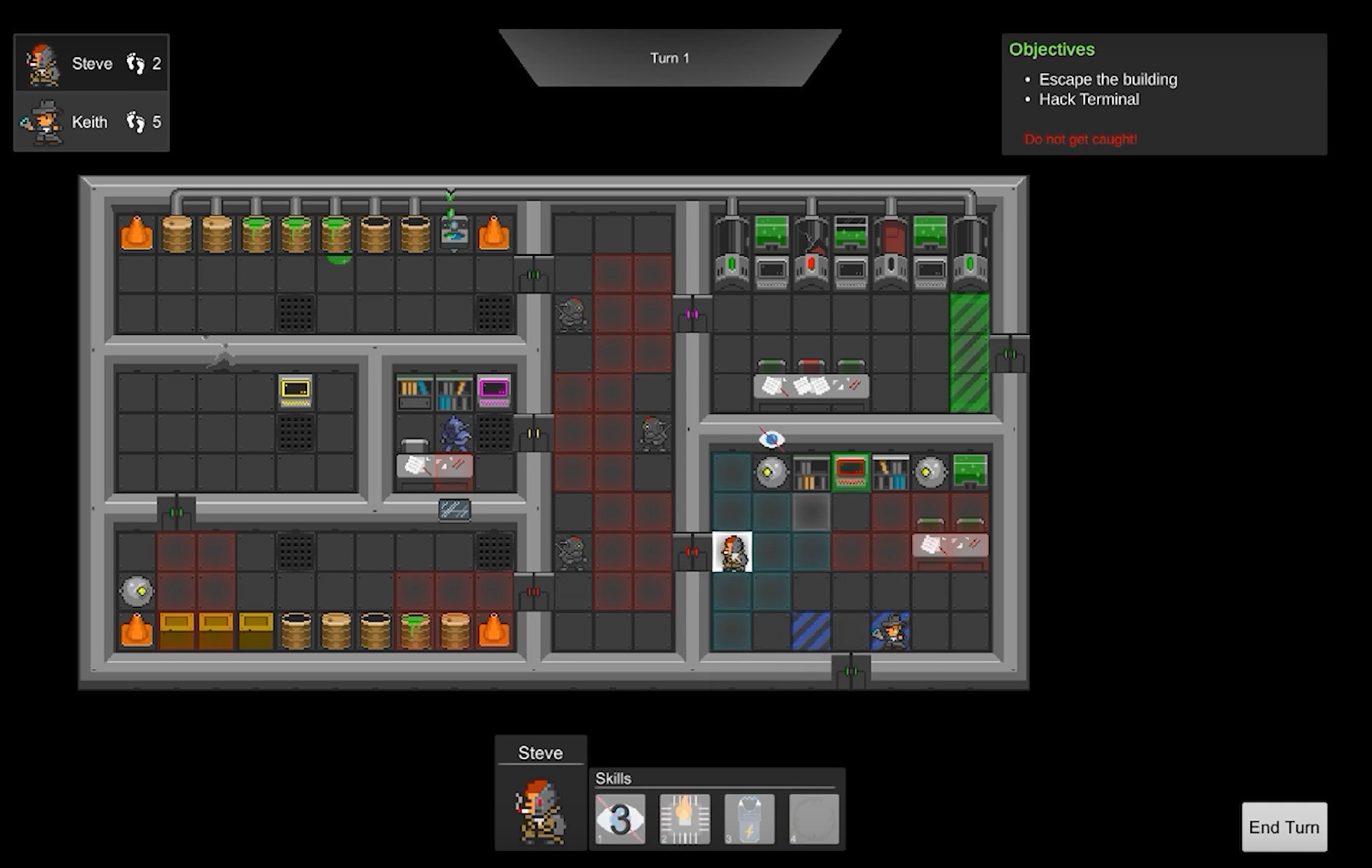The width and height of the screenshot is (1372, 868).
Task: Use the burning microchip skill
Action: click(685, 819)
